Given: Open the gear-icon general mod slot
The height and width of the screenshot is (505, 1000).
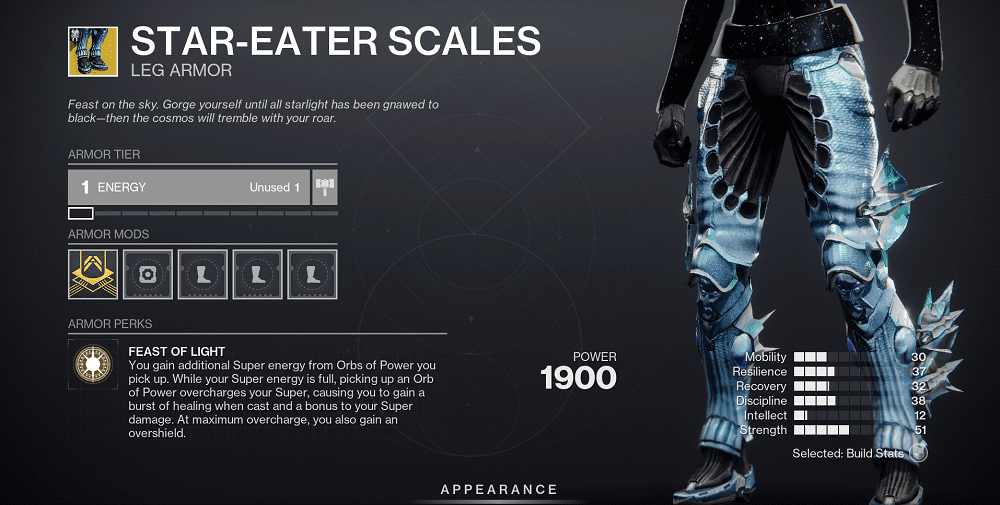Looking at the screenshot, I should coord(148,275).
